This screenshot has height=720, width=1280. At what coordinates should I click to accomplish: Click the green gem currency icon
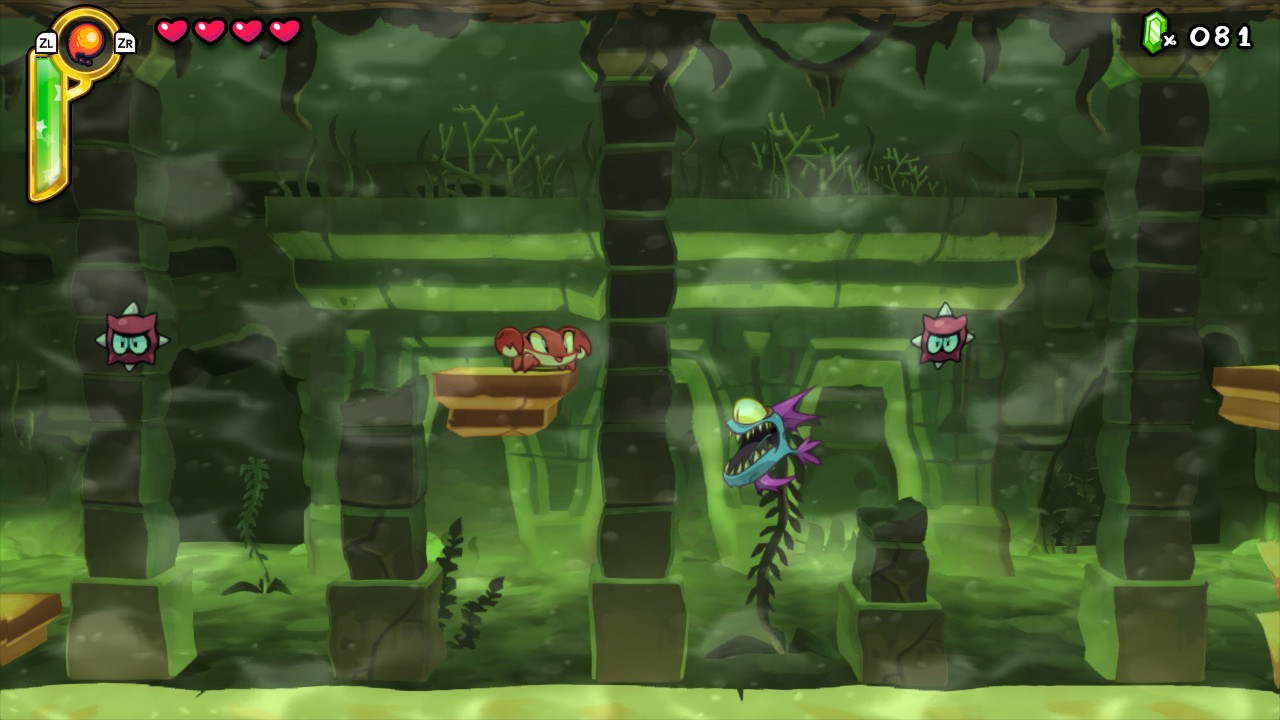point(1154,32)
